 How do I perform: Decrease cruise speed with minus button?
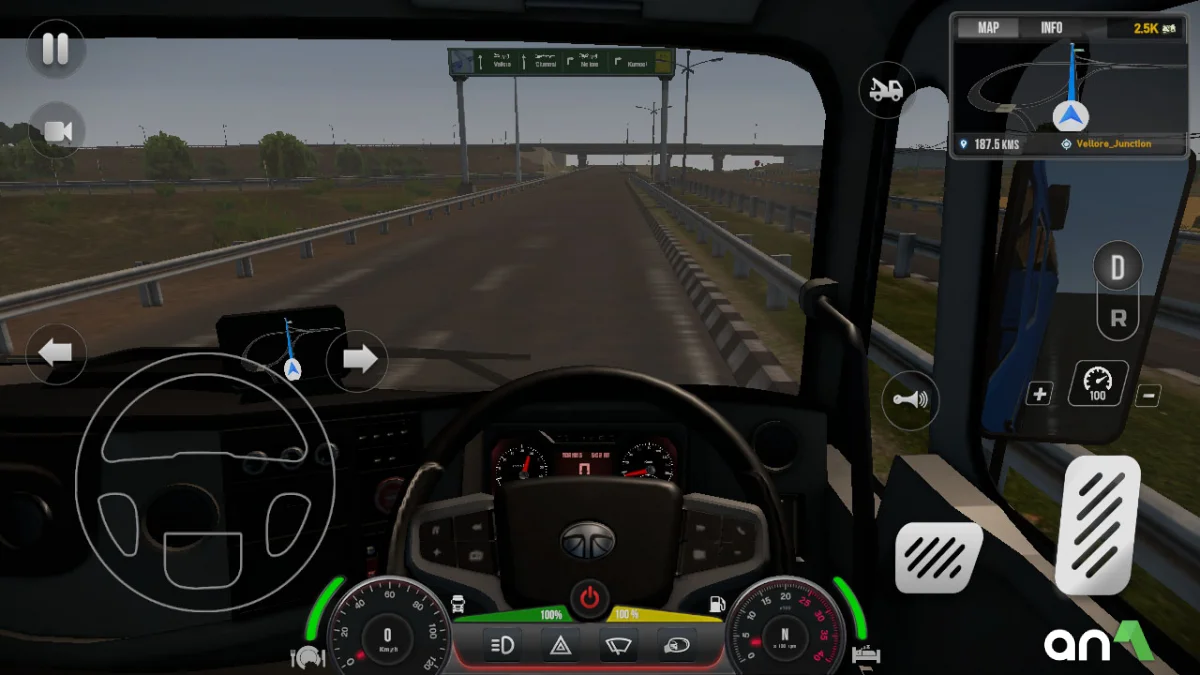[x=1148, y=395]
